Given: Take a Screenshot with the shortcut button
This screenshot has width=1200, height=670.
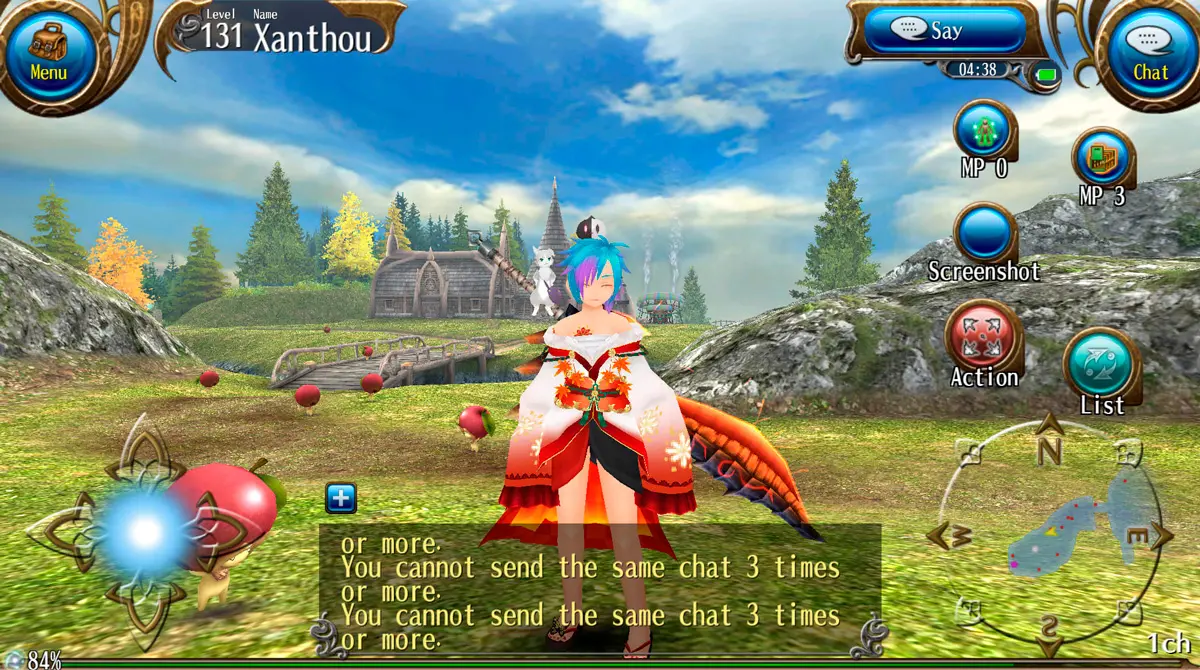Looking at the screenshot, I should 984,234.
